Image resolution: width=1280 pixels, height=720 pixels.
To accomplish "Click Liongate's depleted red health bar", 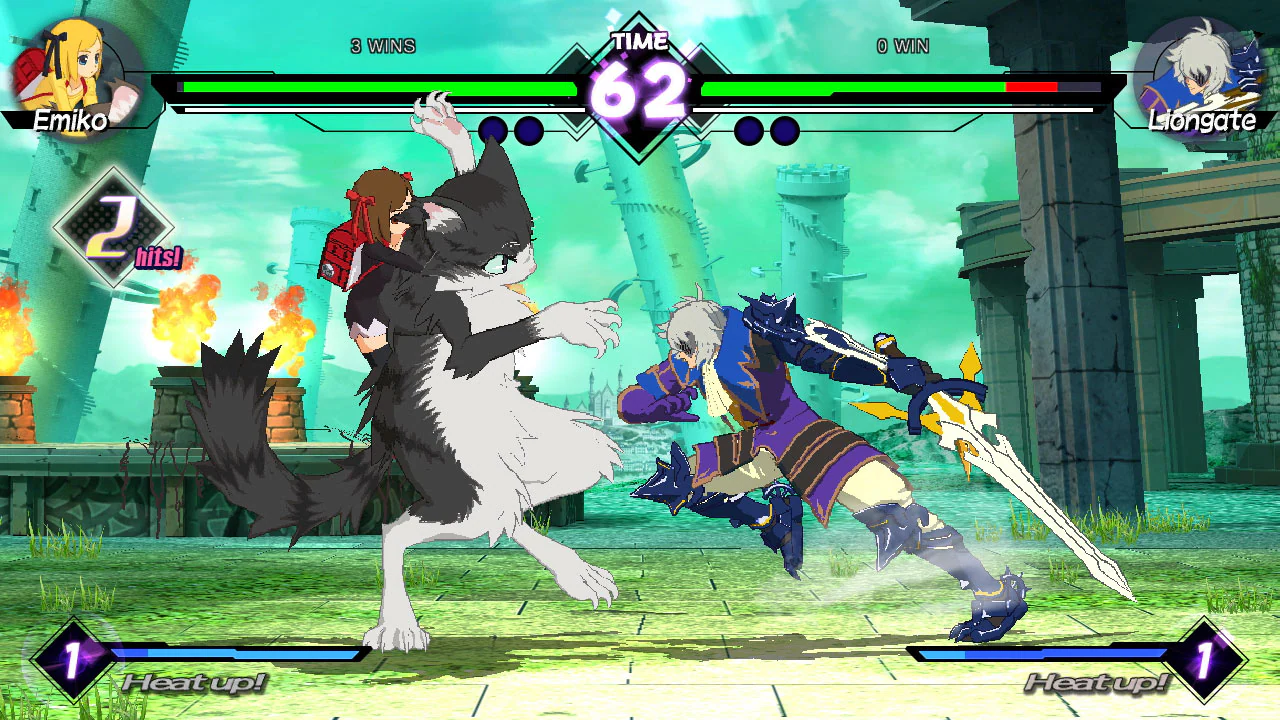I will (1030, 86).
